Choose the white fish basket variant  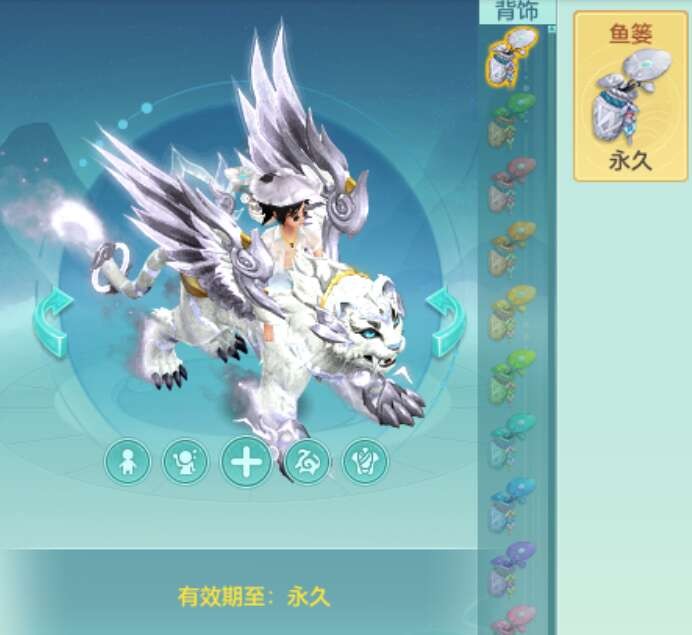point(512,56)
